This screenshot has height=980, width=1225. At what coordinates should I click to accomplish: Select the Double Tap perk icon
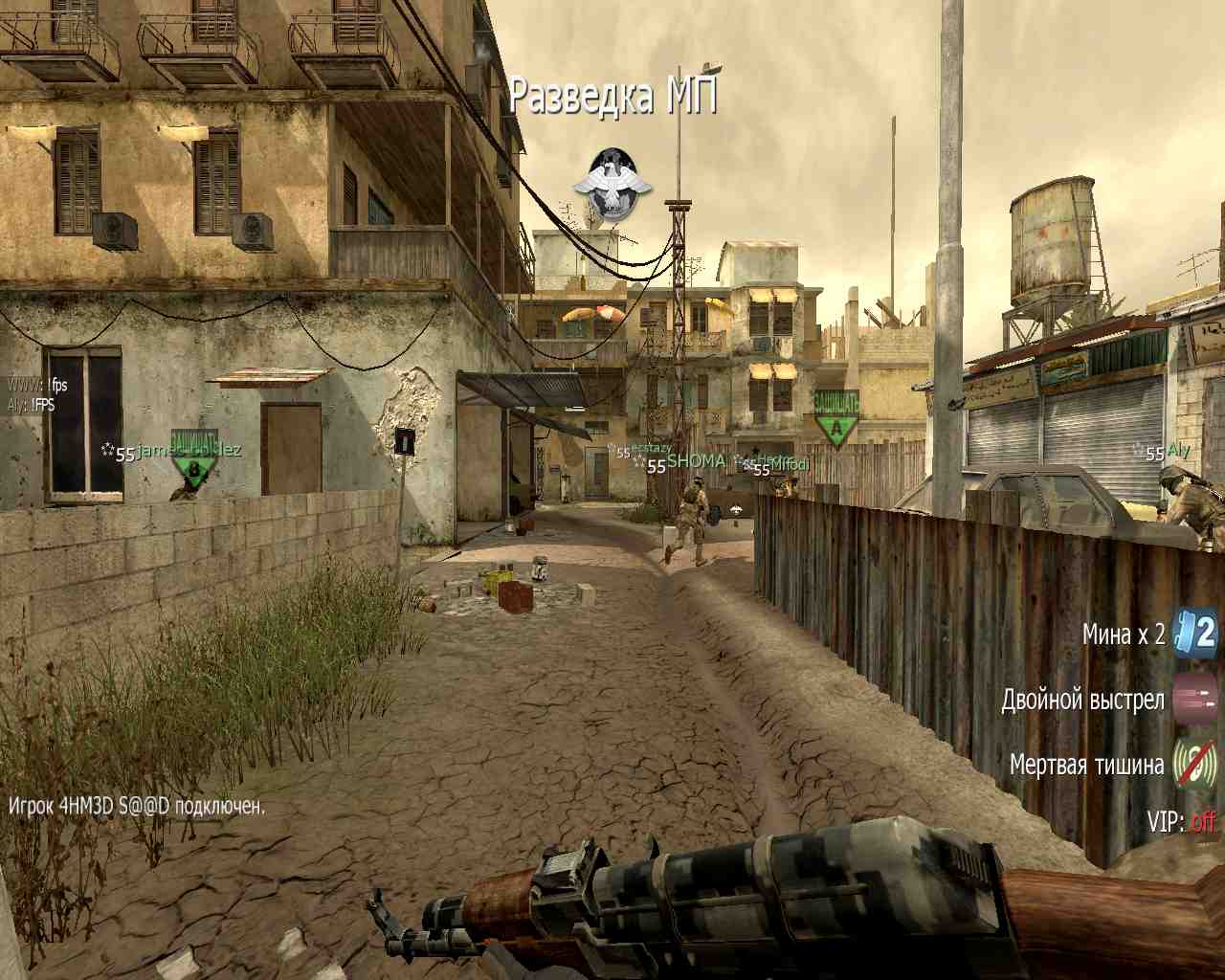(1196, 698)
